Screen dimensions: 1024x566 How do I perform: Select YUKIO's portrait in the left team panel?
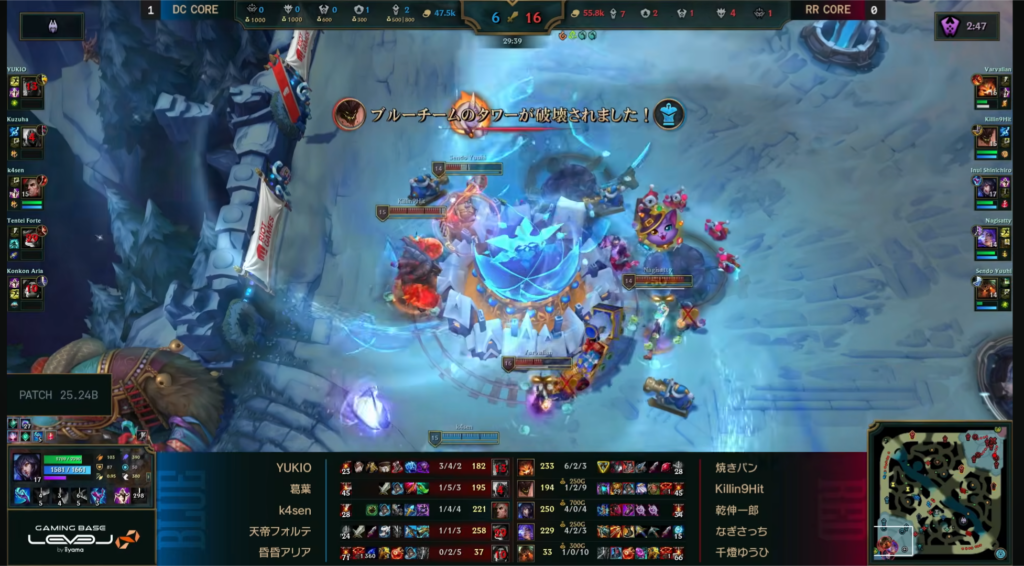pos(31,90)
